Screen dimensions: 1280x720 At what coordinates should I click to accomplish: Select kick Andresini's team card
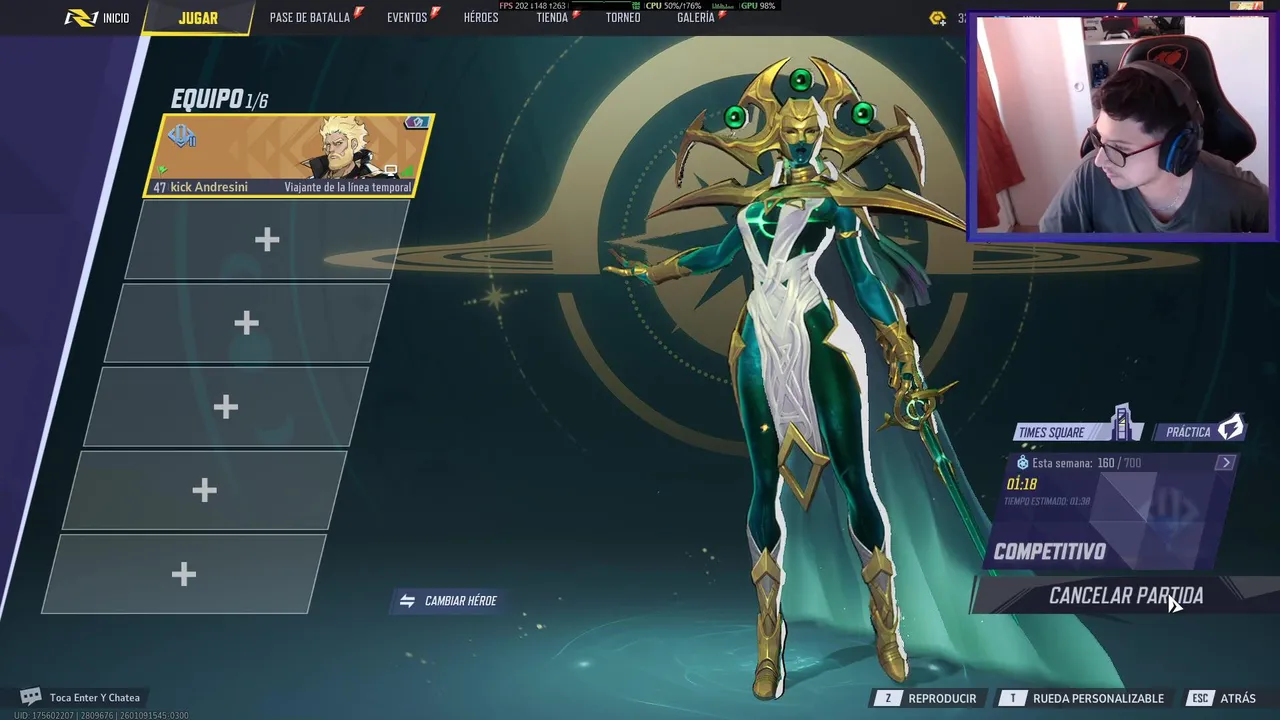click(x=290, y=156)
